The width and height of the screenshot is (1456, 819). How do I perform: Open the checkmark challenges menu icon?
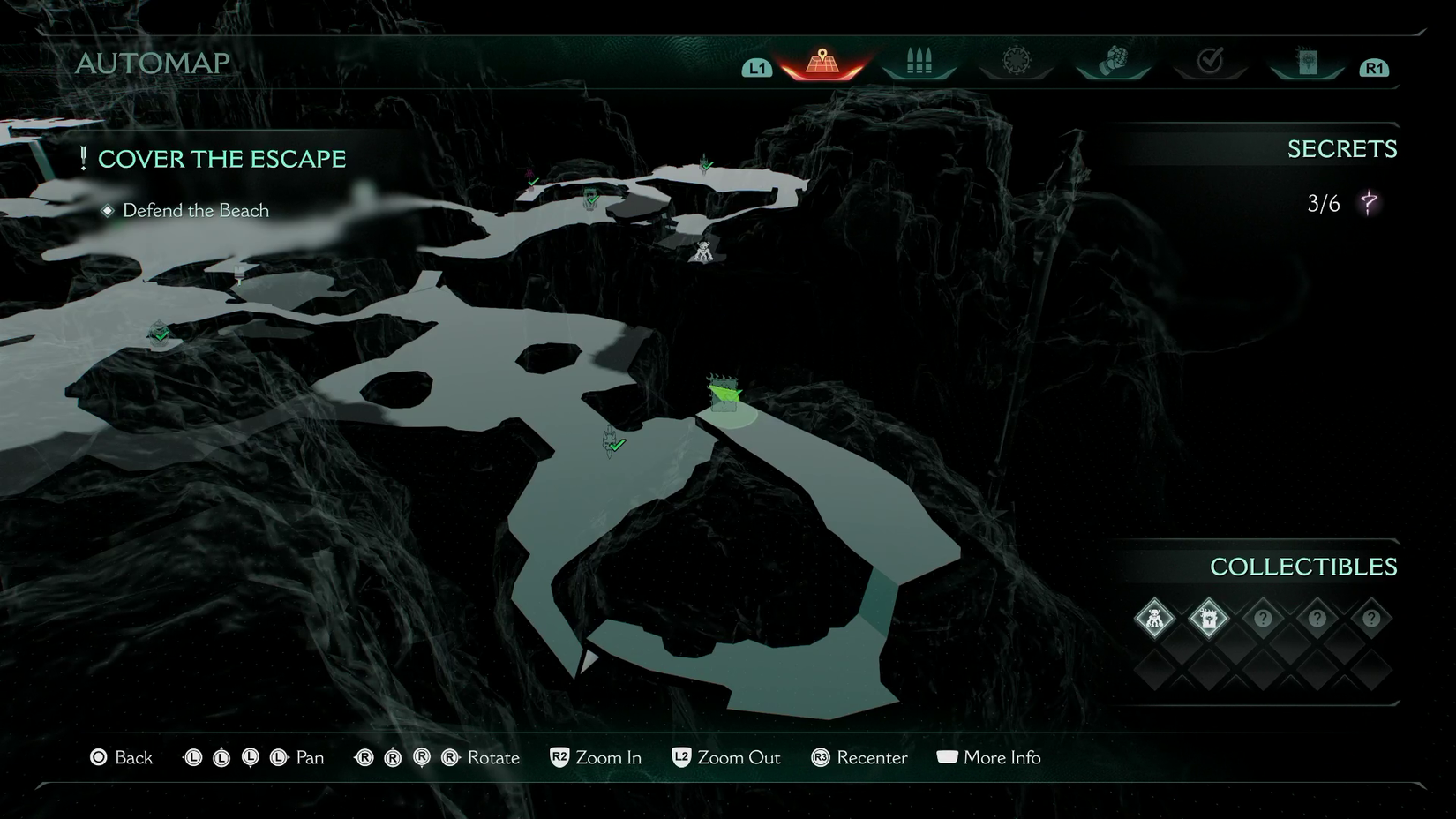[x=1210, y=60]
